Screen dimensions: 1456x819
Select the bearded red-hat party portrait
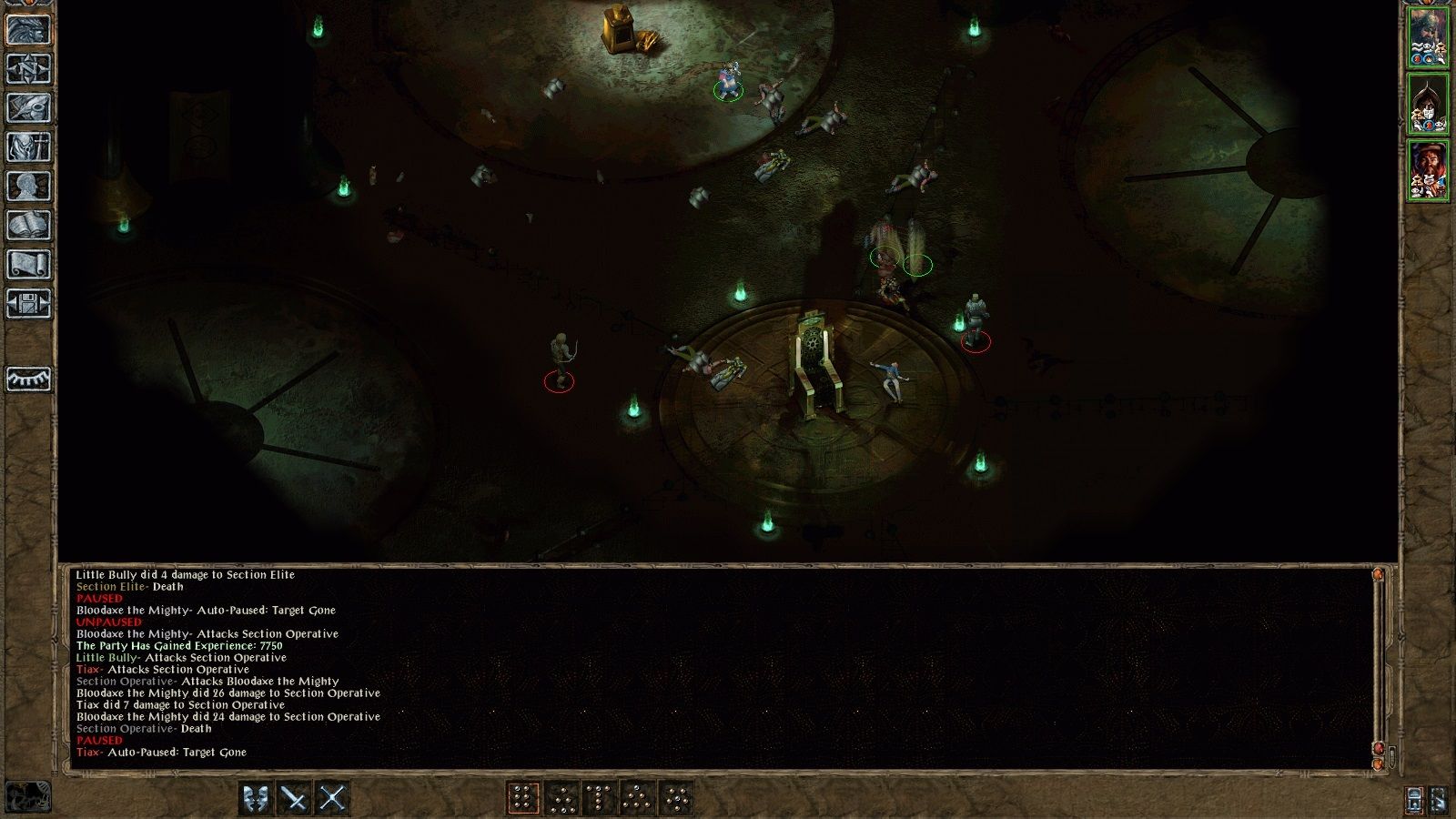click(x=1428, y=170)
